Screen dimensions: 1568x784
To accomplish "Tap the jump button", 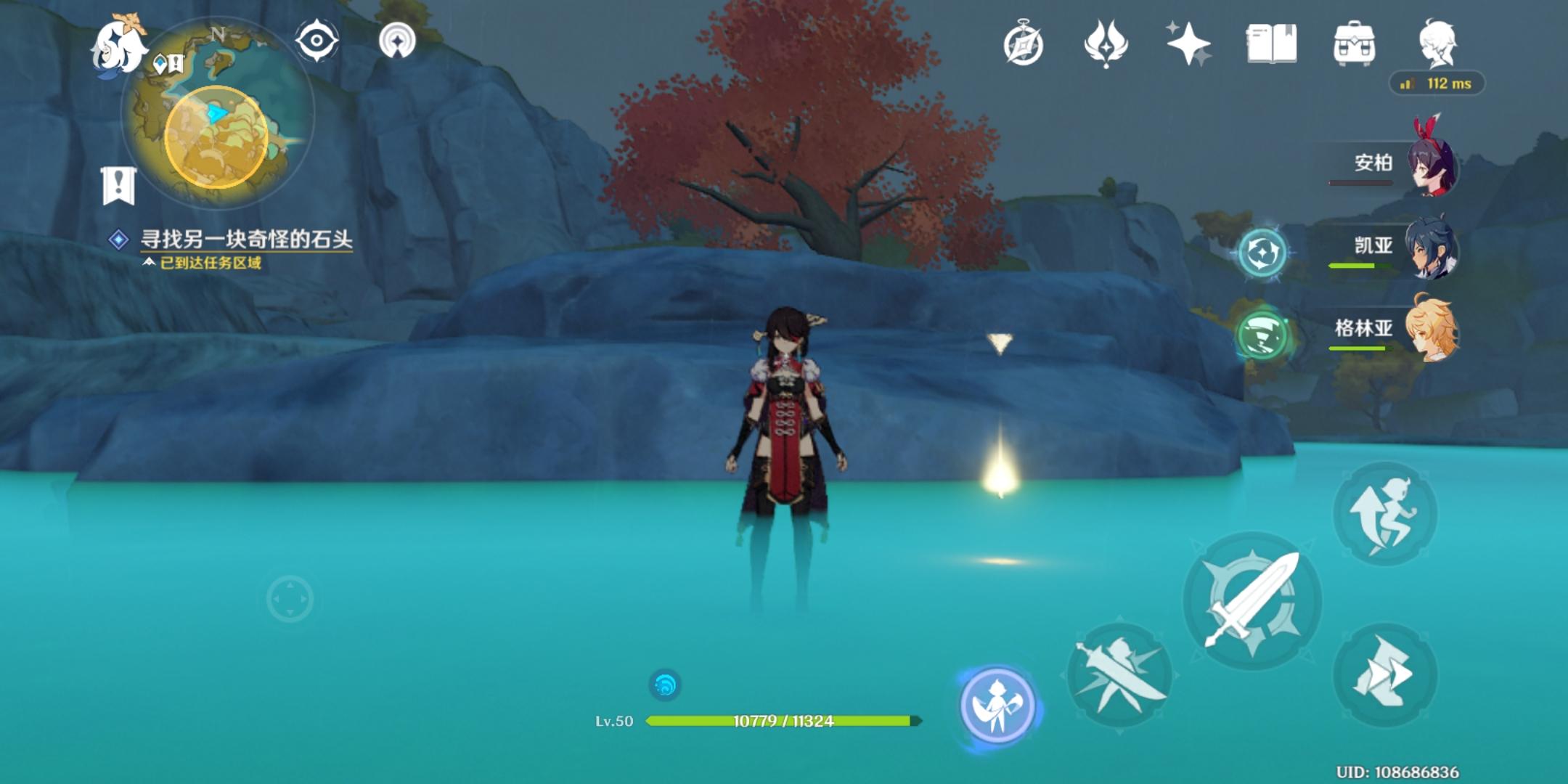I will click(x=1385, y=514).
